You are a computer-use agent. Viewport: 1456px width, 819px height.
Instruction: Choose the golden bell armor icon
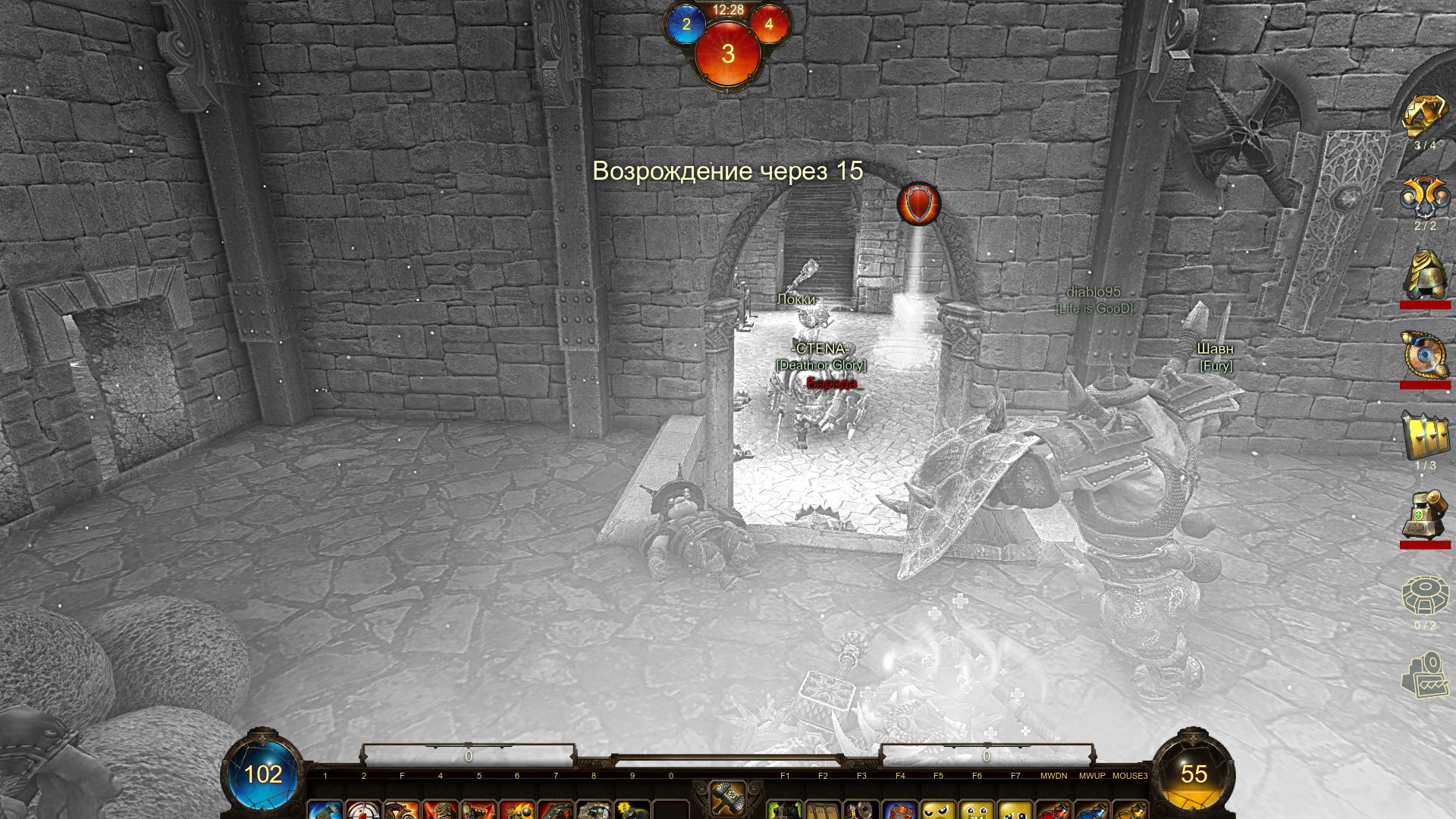1424,276
